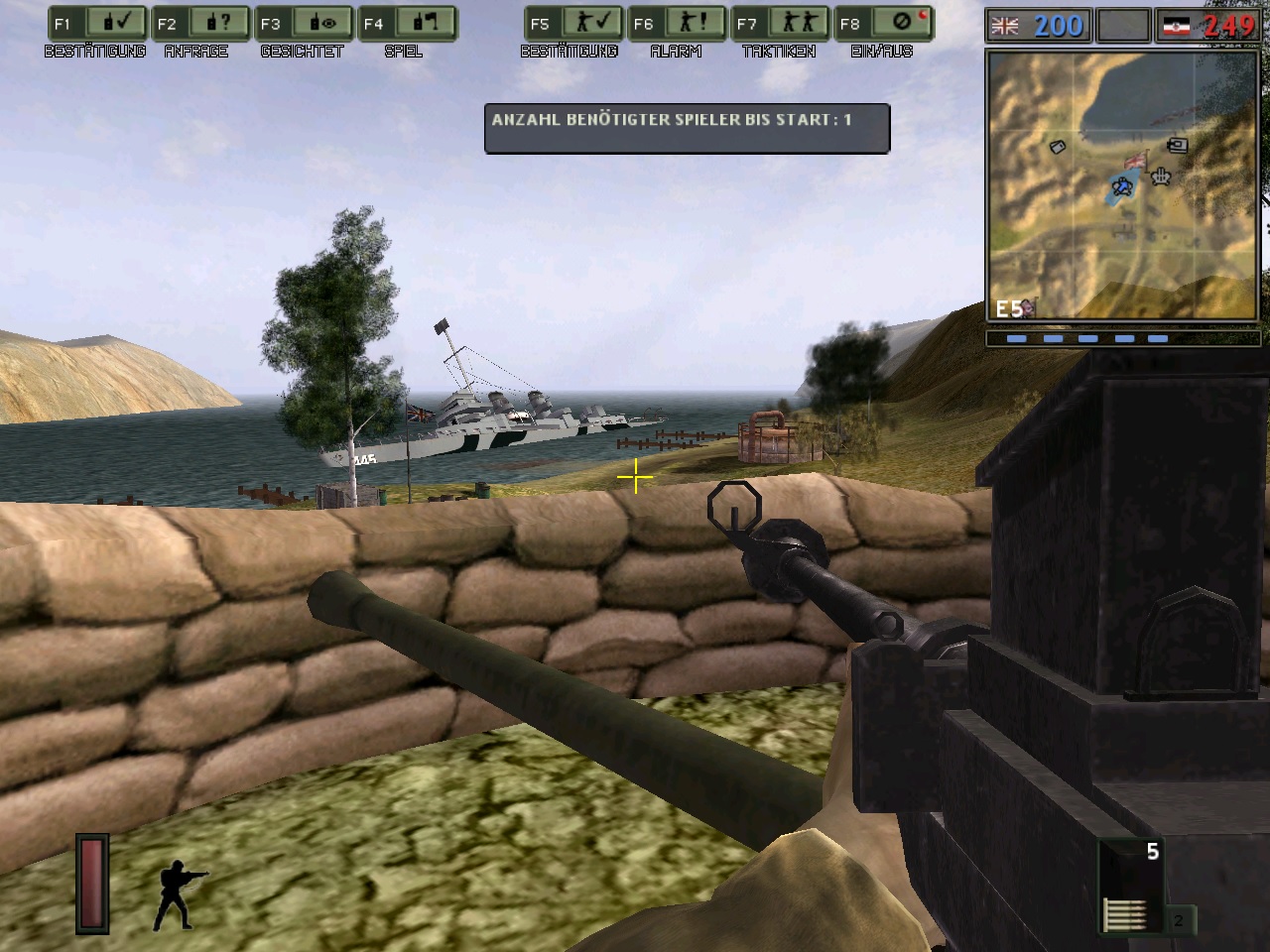Click the blue player marker on minimap

1122,185
